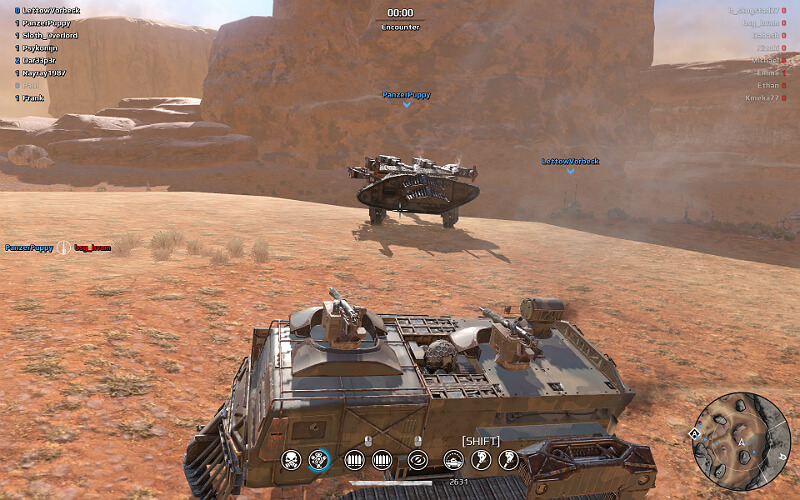Click the tank vehicle icon in the hotbar

[453, 460]
